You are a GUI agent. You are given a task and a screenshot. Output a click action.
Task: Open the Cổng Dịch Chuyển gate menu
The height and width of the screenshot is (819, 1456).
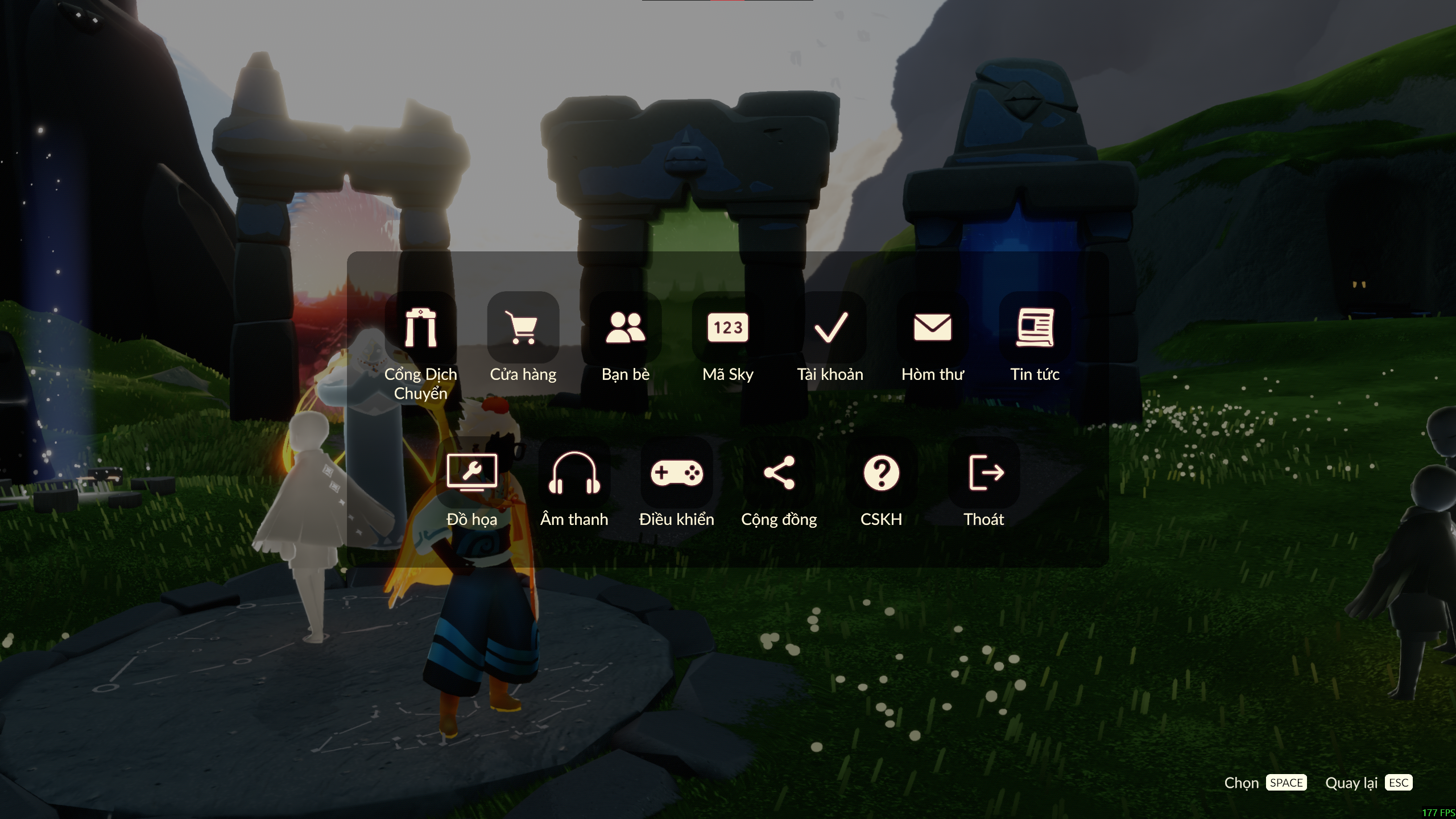click(x=421, y=328)
